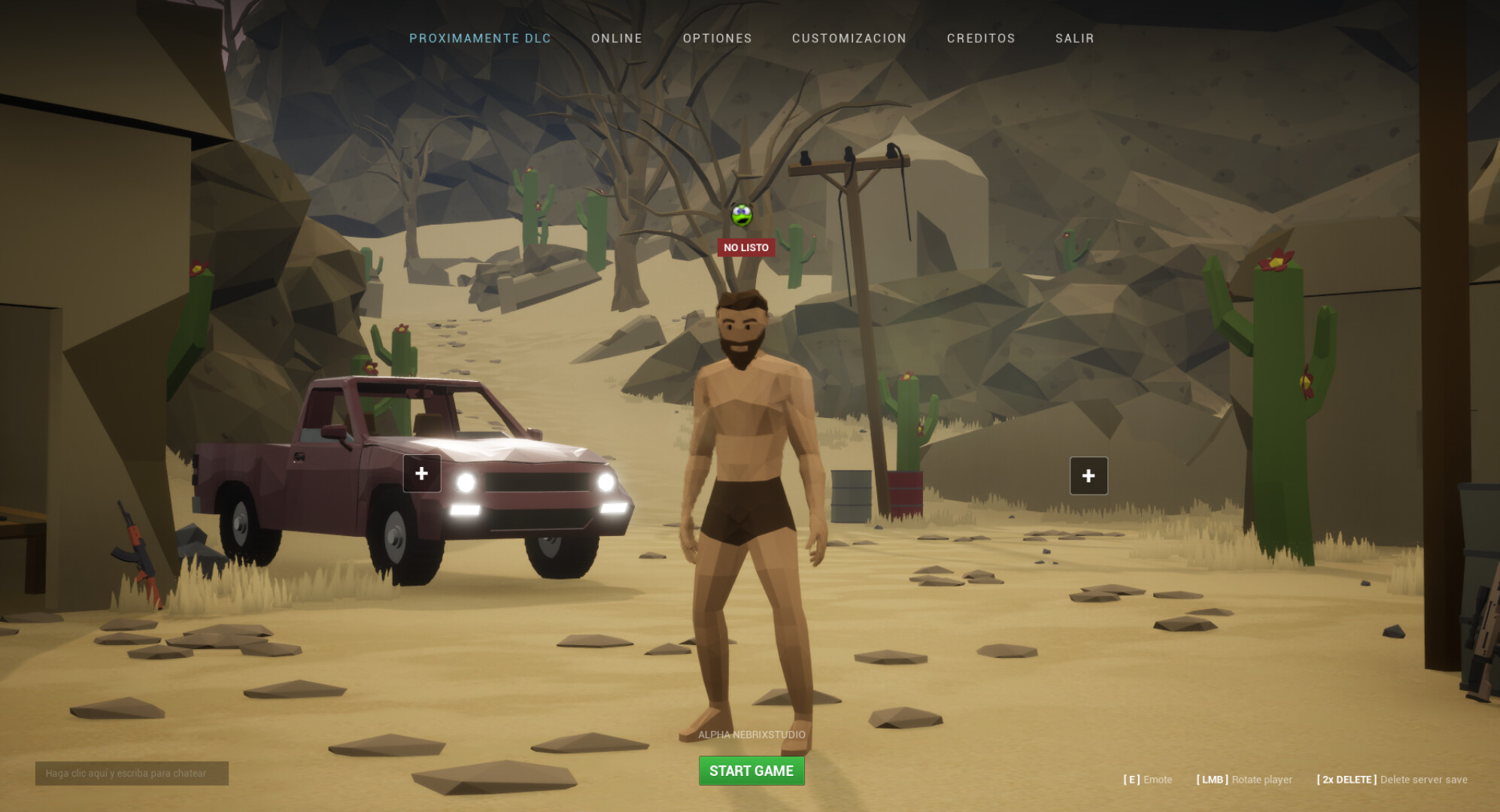Open the CREDITOS screen

pyautogui.click(x=981, y=38)
